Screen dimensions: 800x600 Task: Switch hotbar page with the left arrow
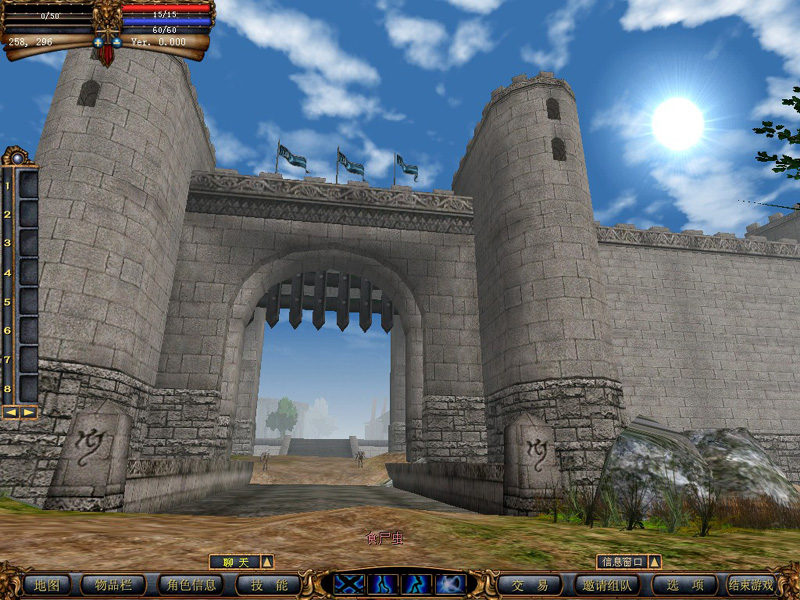tap(11, 412)
